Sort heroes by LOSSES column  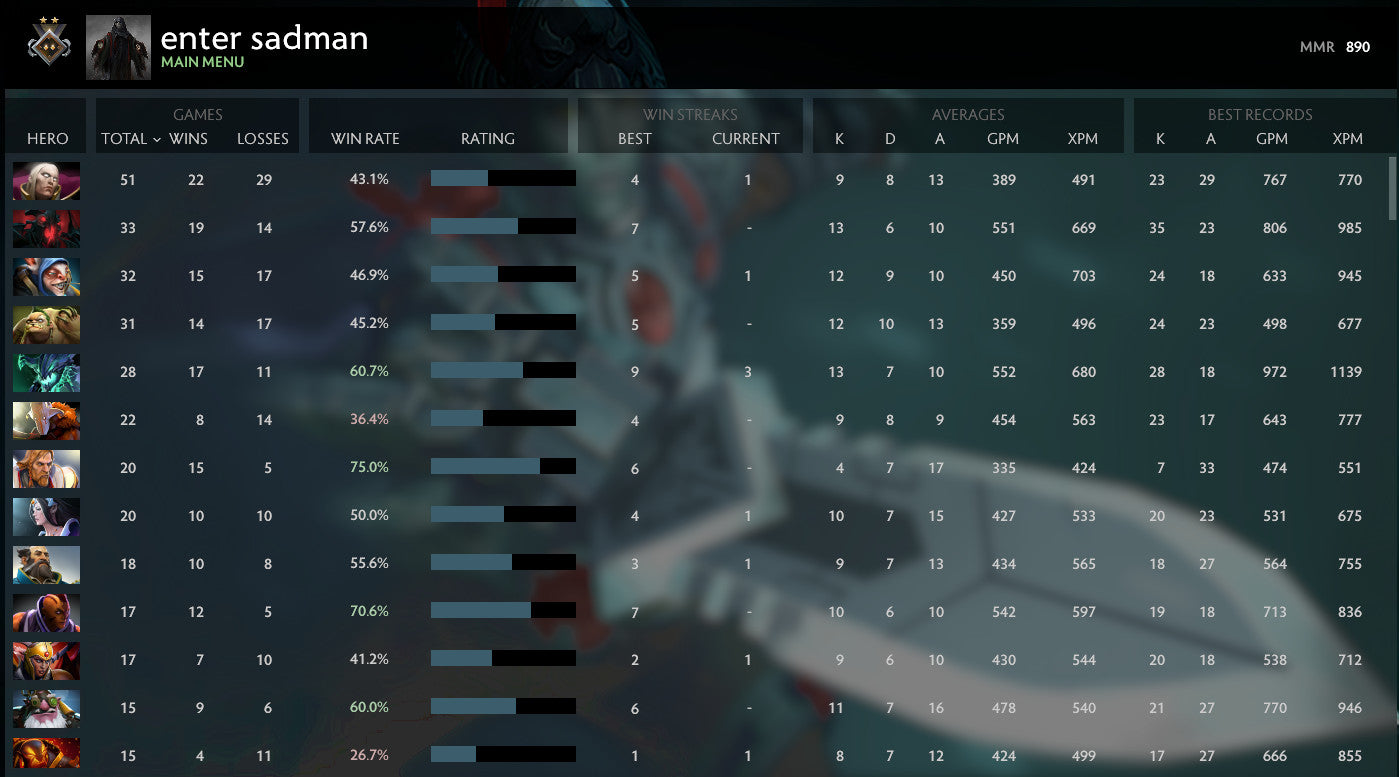263,139
